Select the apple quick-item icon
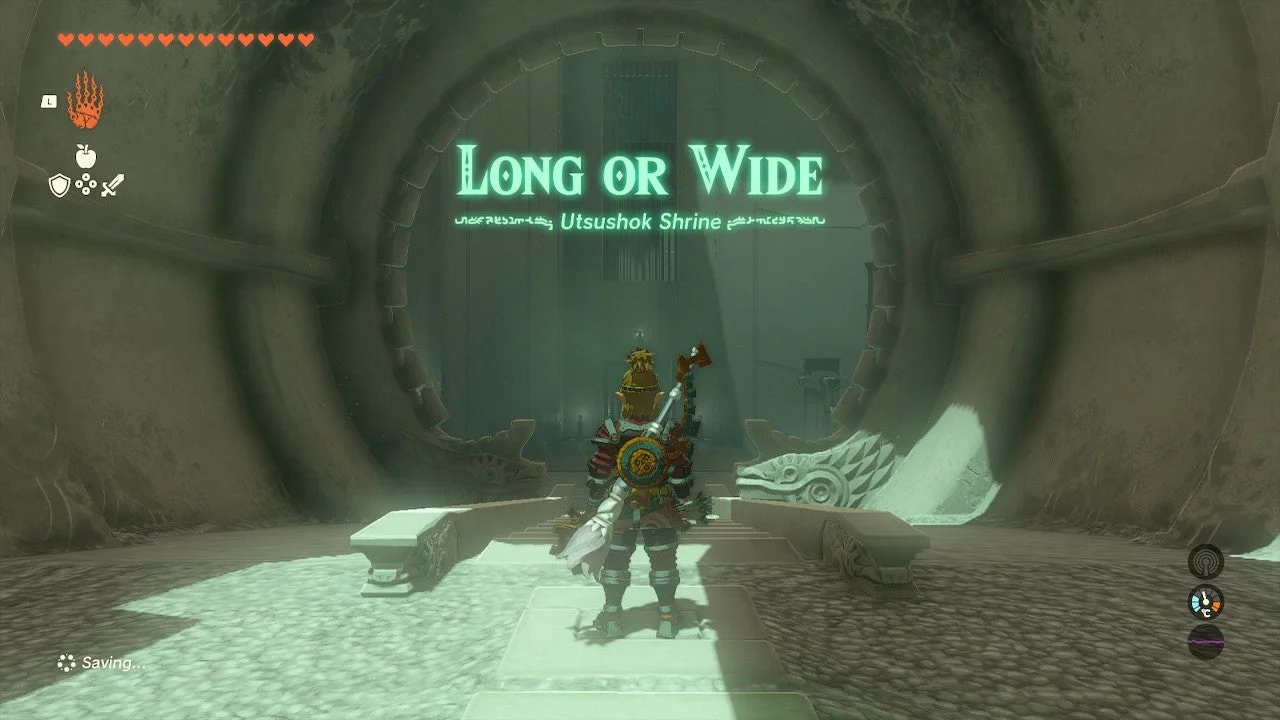Screen dimensions: 1280x720 (x=85, y=156)
